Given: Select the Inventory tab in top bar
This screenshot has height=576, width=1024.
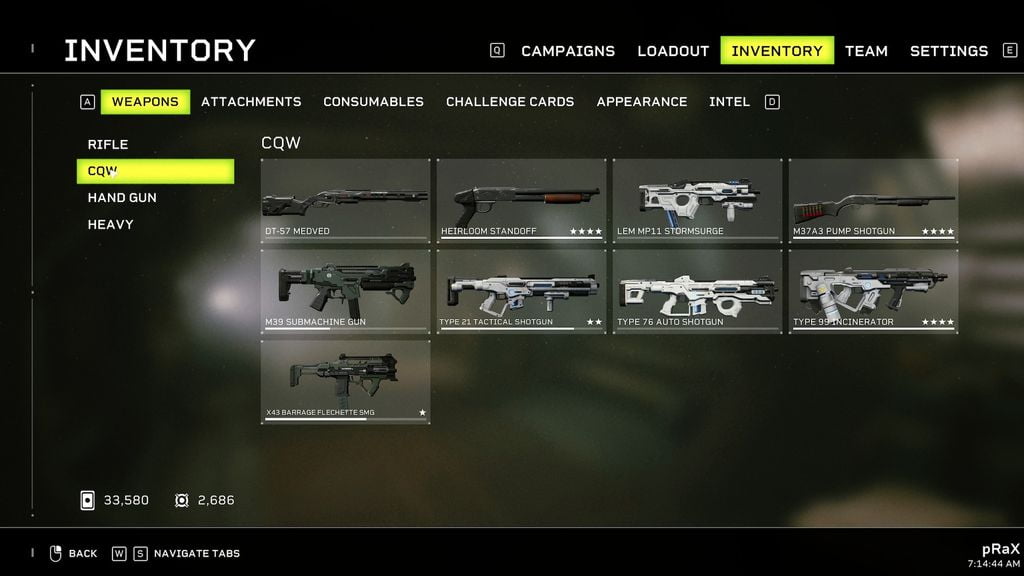Looking at the screenshot, I should [x=777, y=51].
